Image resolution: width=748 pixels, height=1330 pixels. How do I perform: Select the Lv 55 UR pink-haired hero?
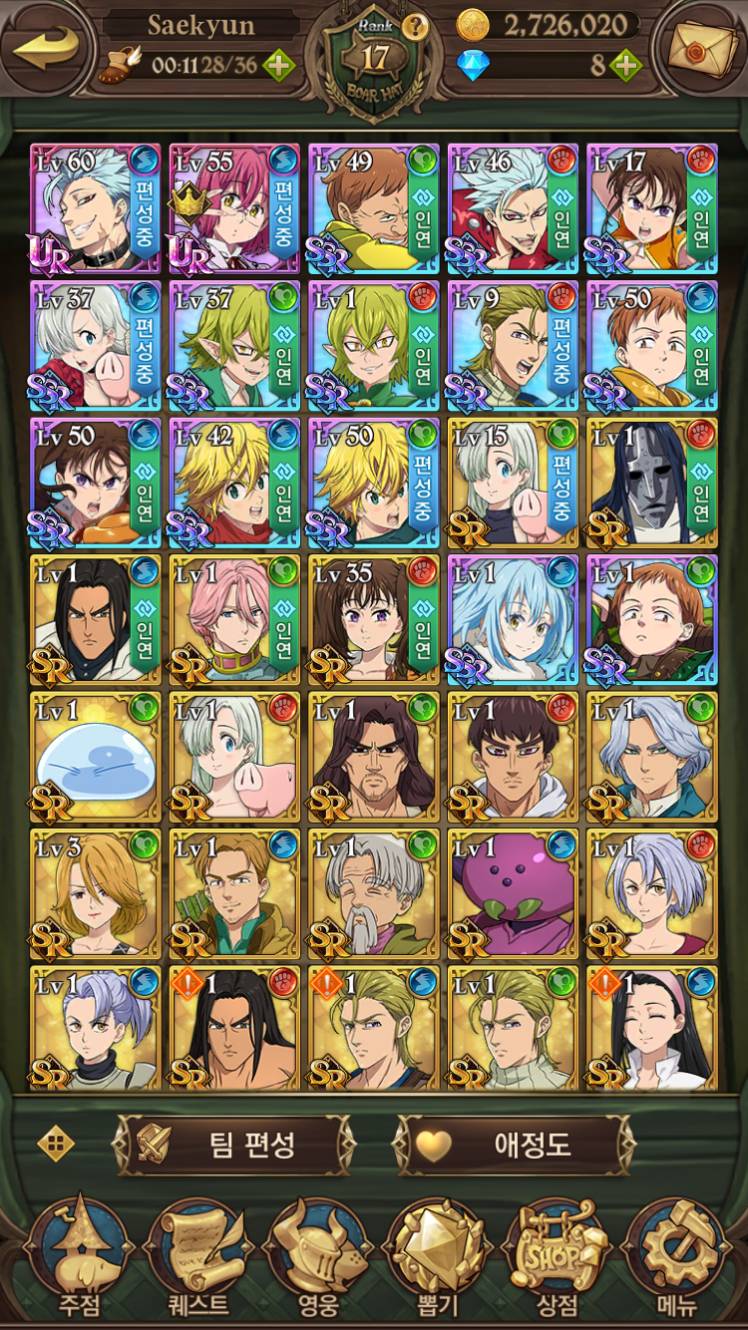pyautogui.click(x=235, y=209)
